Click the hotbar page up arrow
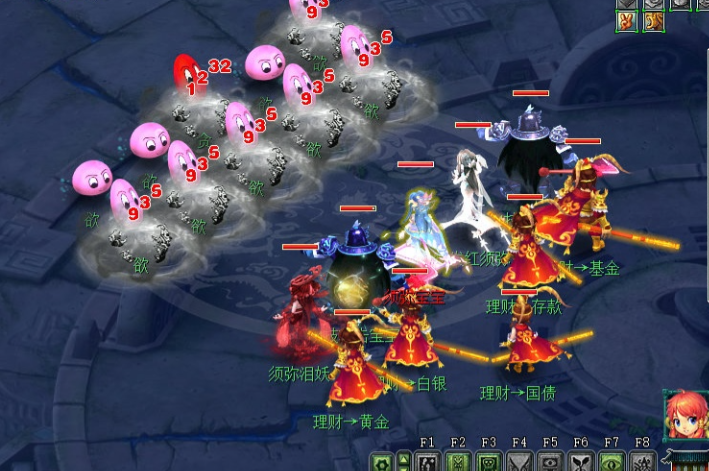 pos(404,459)
